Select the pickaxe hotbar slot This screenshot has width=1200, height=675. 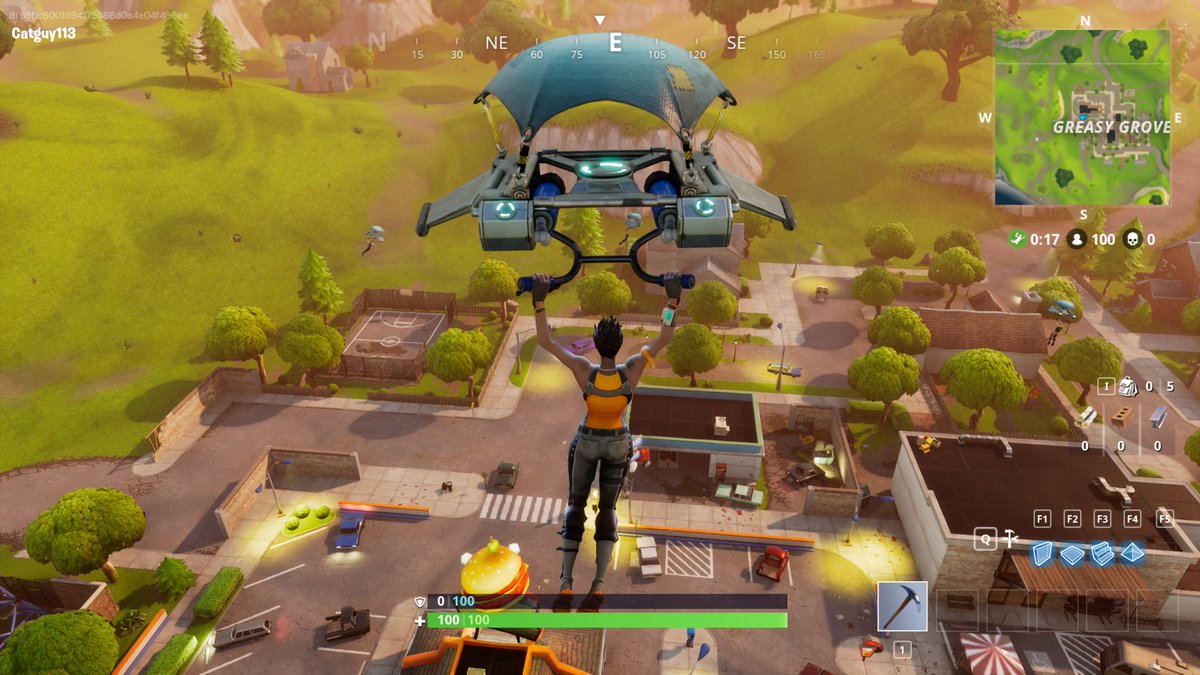(x=902, y=606)
